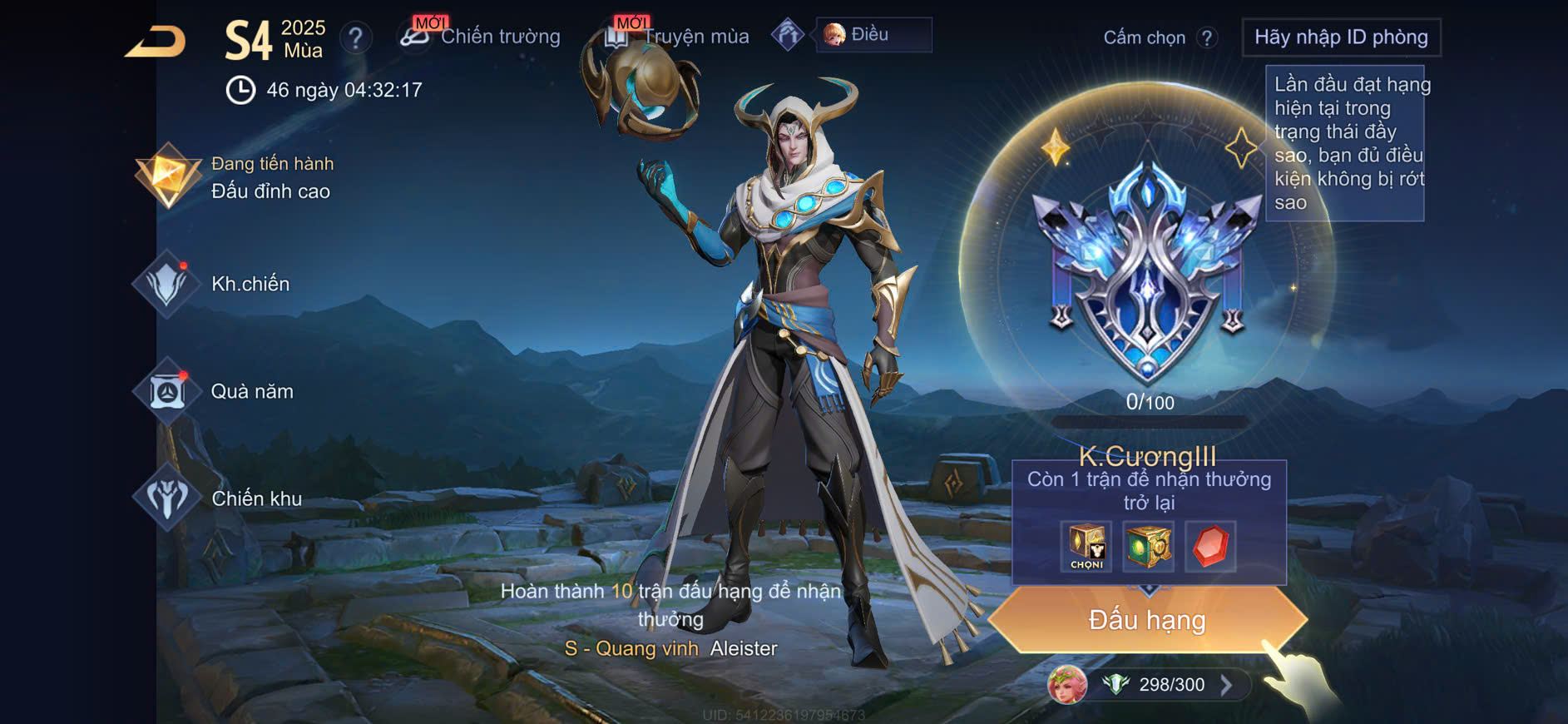Open Chiến trường battlefield section
This screenshot has width=1568, height=724.
(x=481, y=37)
